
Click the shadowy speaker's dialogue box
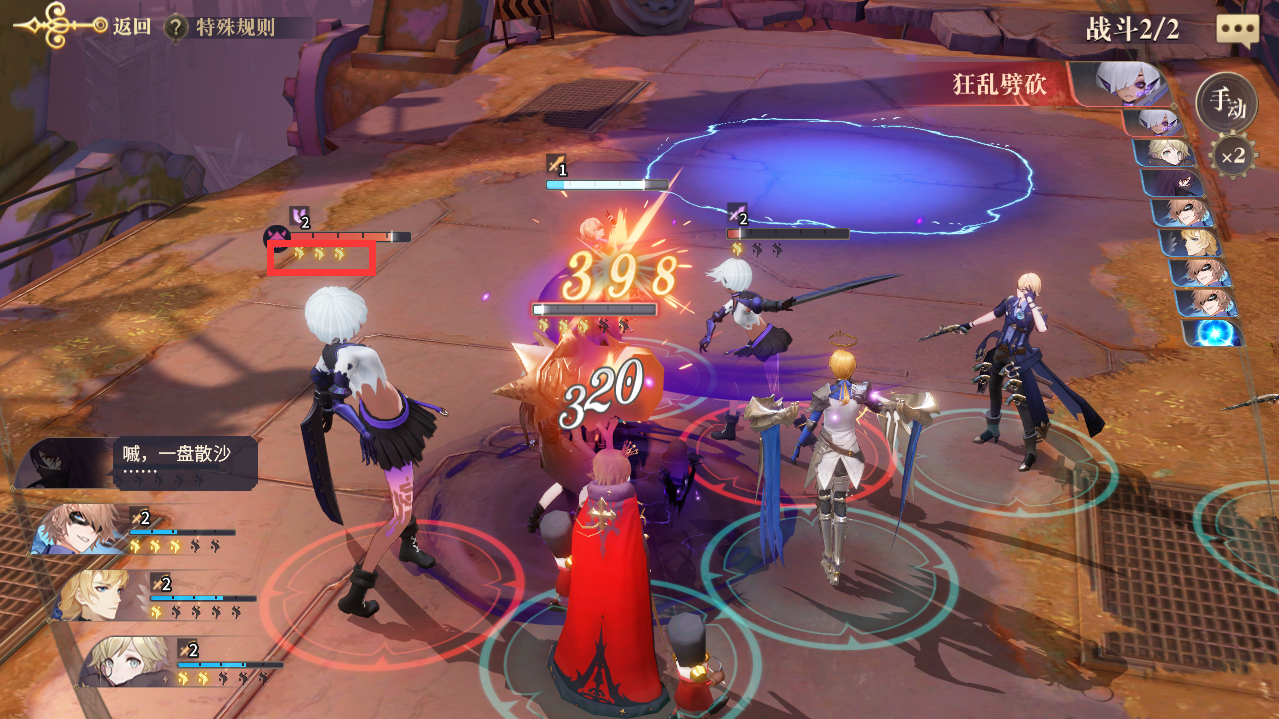pos(185,462)
